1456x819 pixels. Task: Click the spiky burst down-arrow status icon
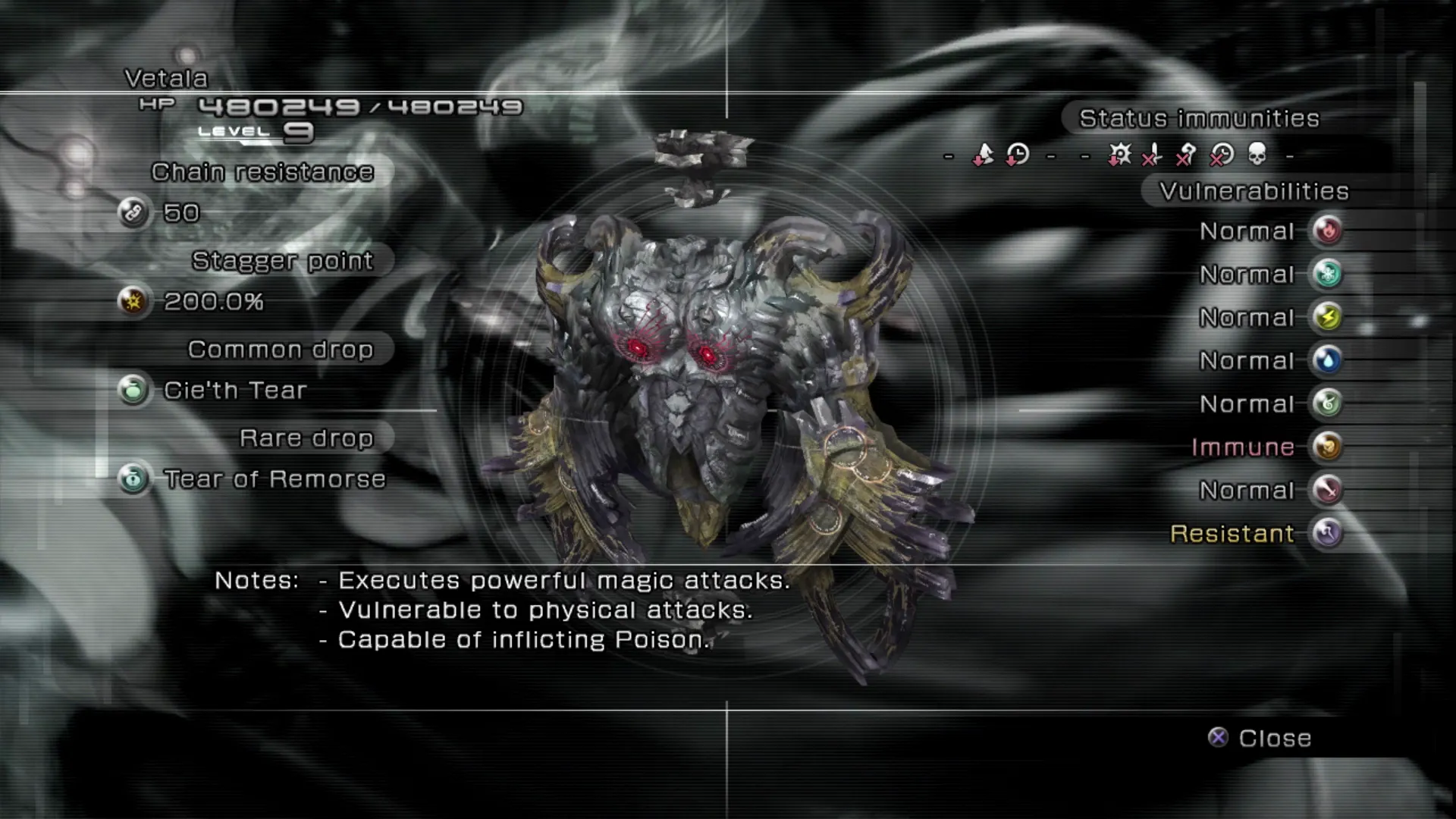click(x=1119, y=155)
